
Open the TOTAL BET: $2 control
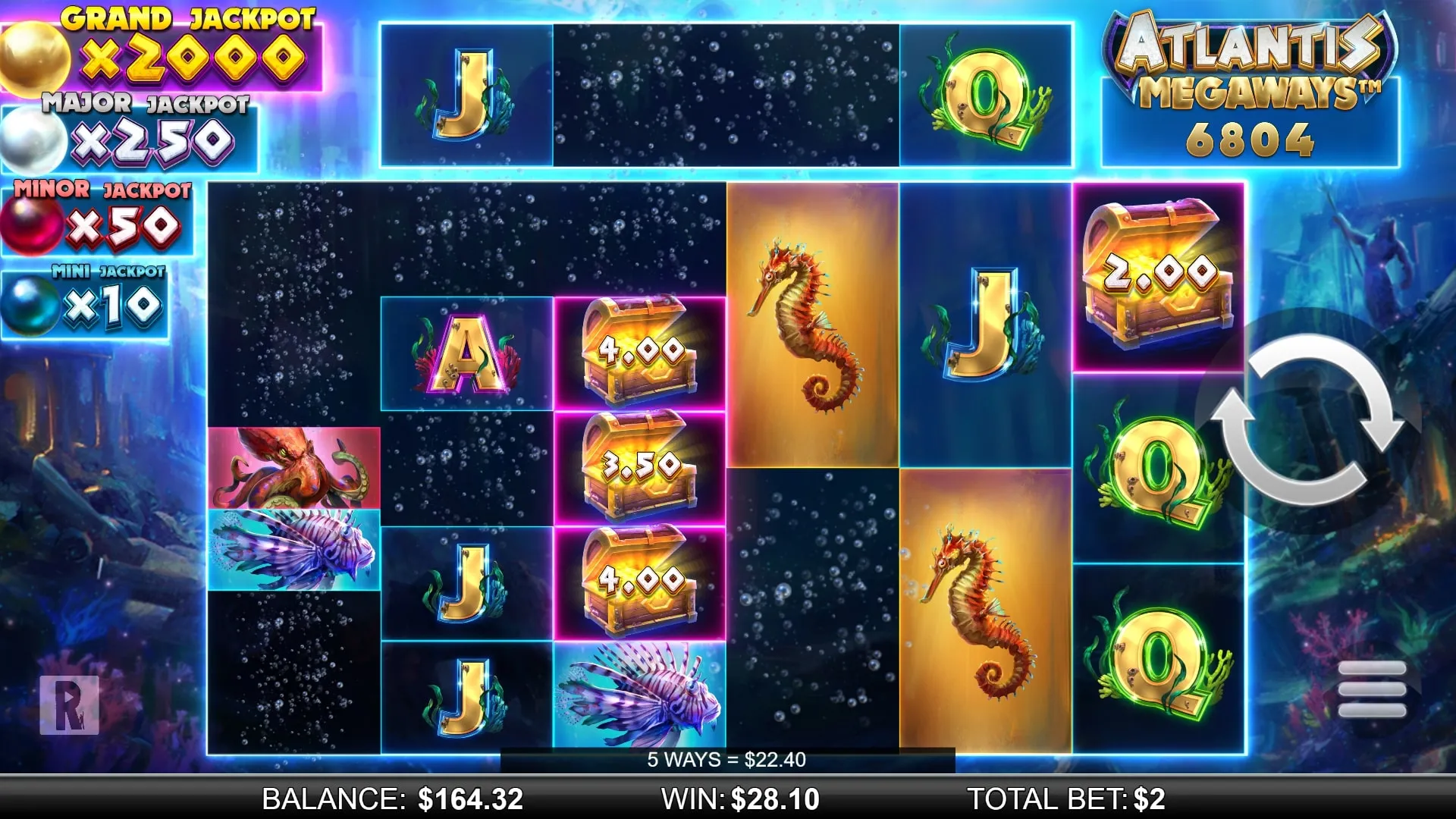pos(1065,799)
